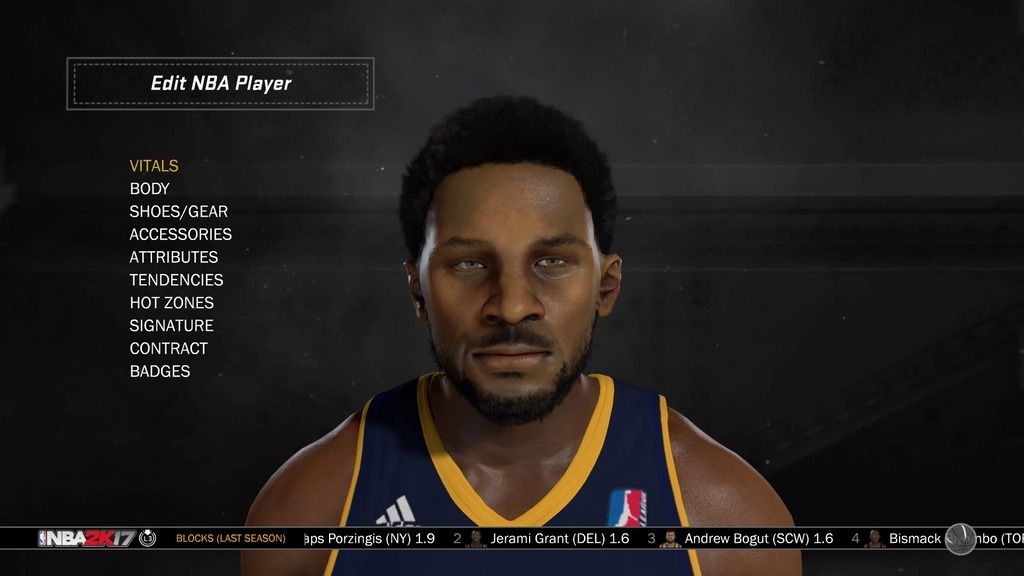Image resolution: width=1024 pixels, height=576 pixels.
Task: Choose SHOES/GEAR from the menu
Action: pos(179,212)
